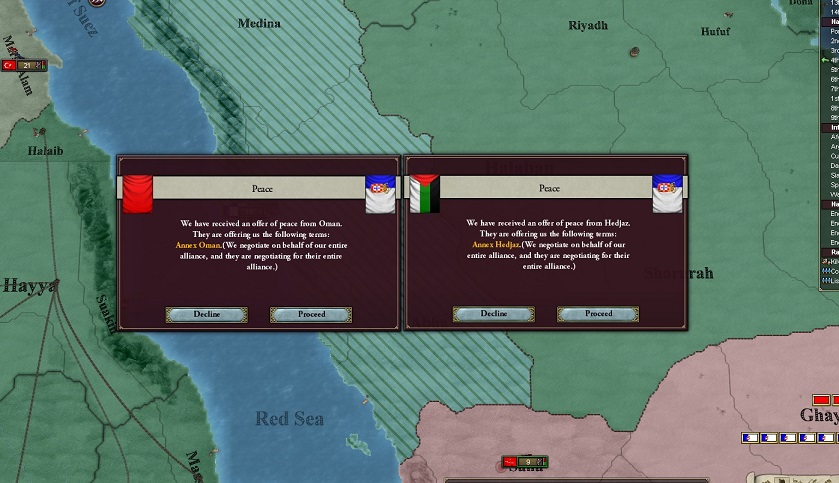Proceed with Hedjaz's peace offer
The height and width of the screenshot is (483, 839).
coord(598,314)
